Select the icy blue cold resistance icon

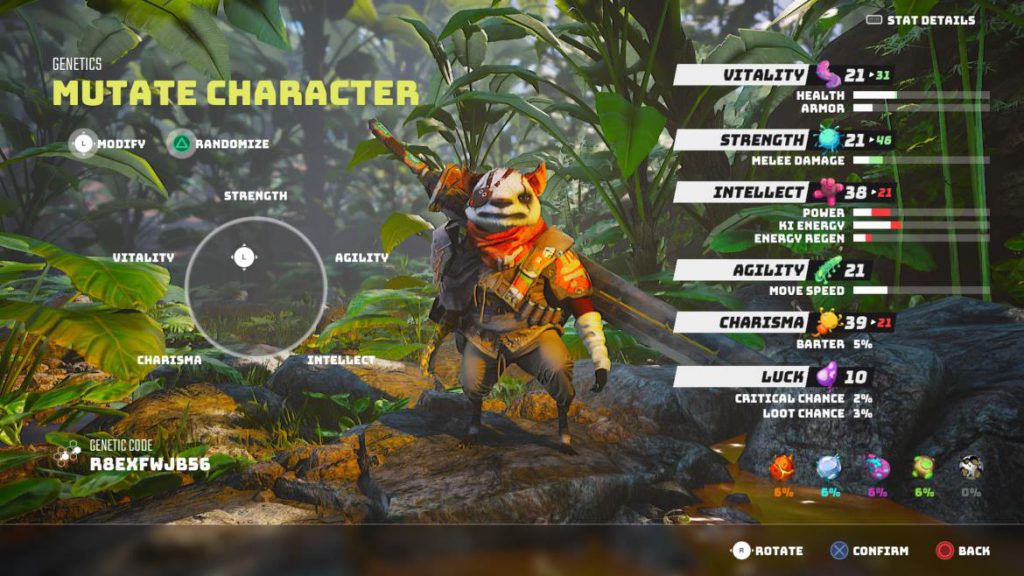pyautogui.click(x=829, y=467)
